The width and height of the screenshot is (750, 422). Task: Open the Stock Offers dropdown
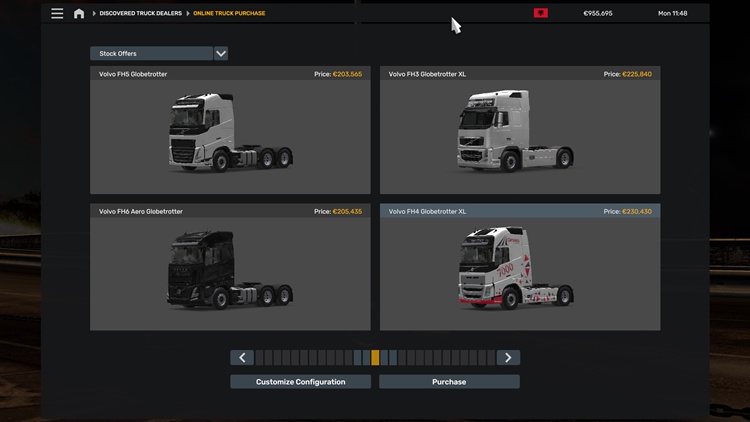point(220,53)
